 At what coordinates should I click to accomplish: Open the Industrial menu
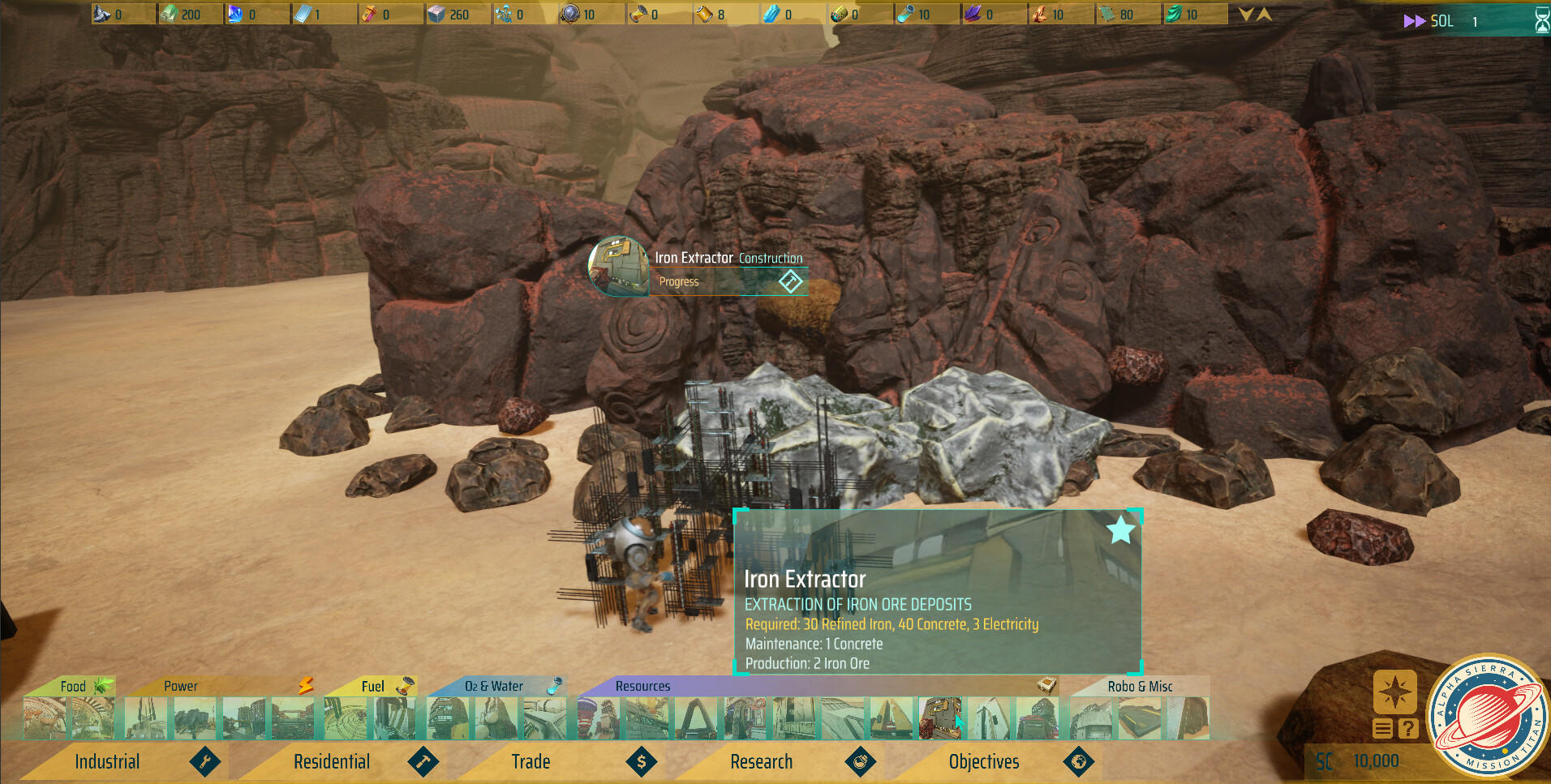[108, 761]
